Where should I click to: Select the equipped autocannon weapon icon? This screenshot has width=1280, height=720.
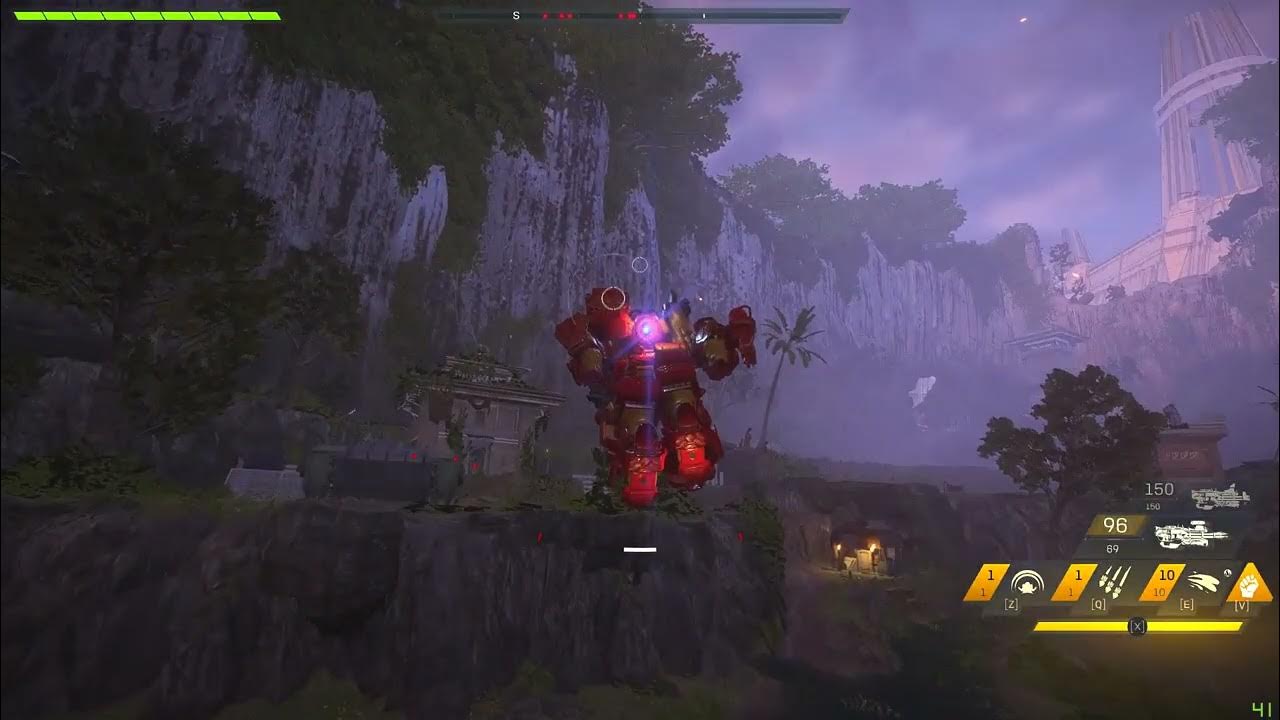1189,535
